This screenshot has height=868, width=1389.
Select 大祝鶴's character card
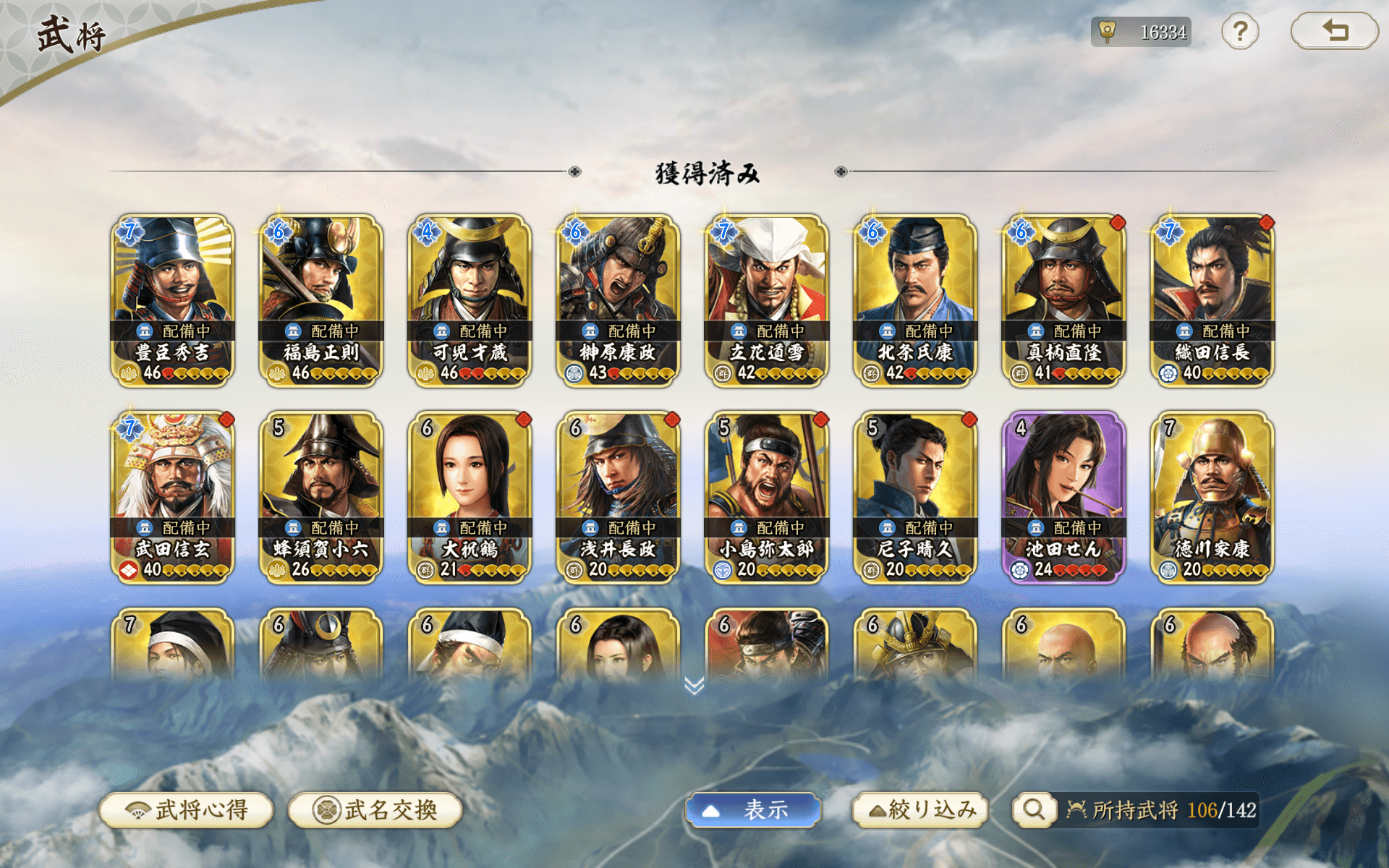470,492
